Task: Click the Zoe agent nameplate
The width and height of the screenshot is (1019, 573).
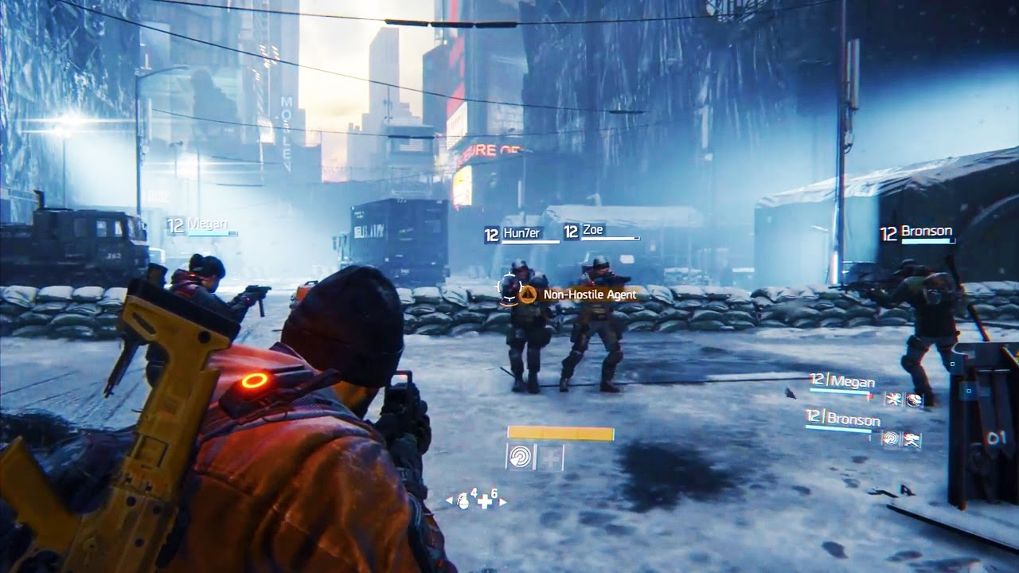Action: pyautogui.click(x=596, y=231)
